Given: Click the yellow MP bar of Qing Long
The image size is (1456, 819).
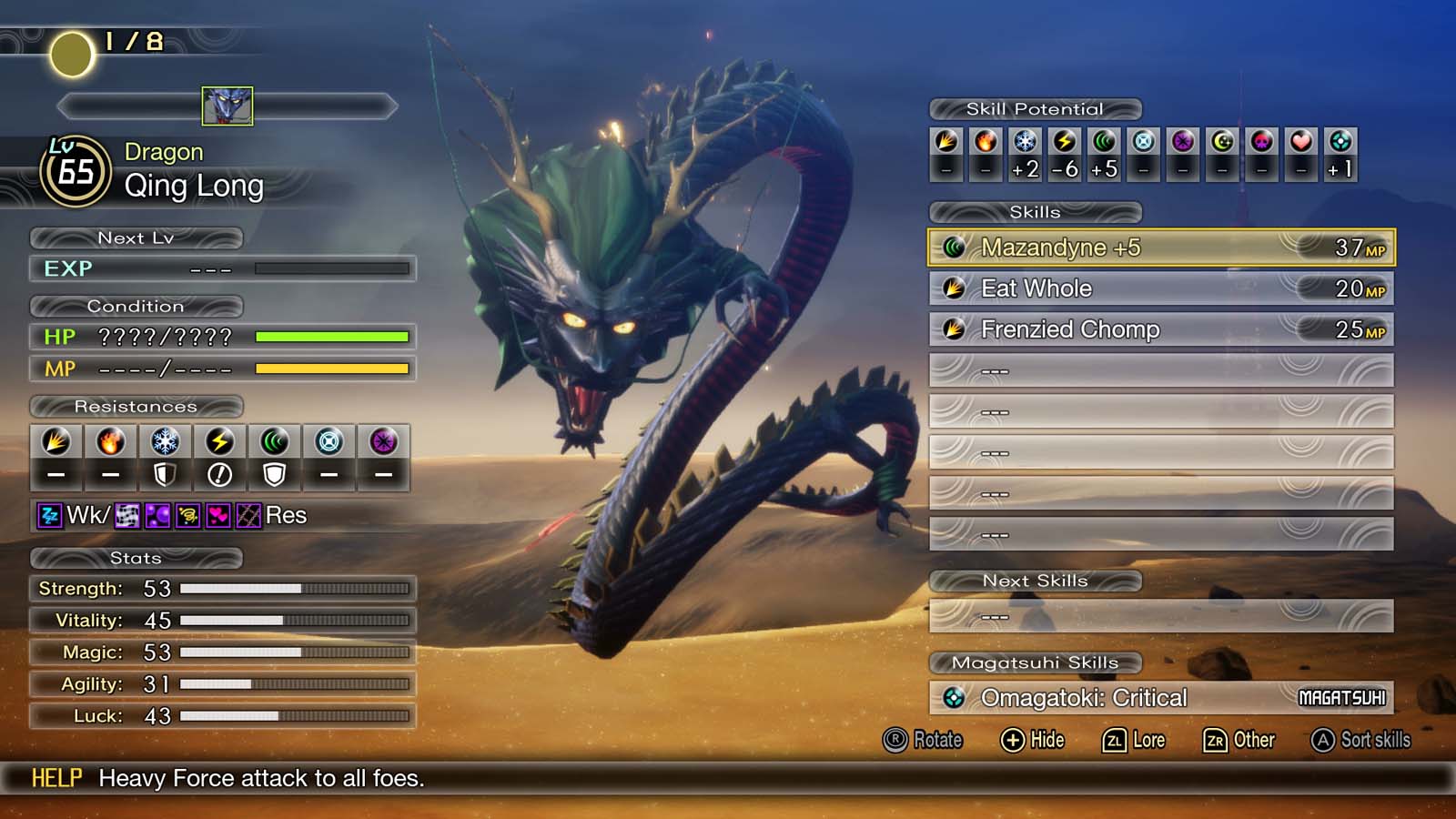Looking at the screenshot, I should click(x=332, y=369).
